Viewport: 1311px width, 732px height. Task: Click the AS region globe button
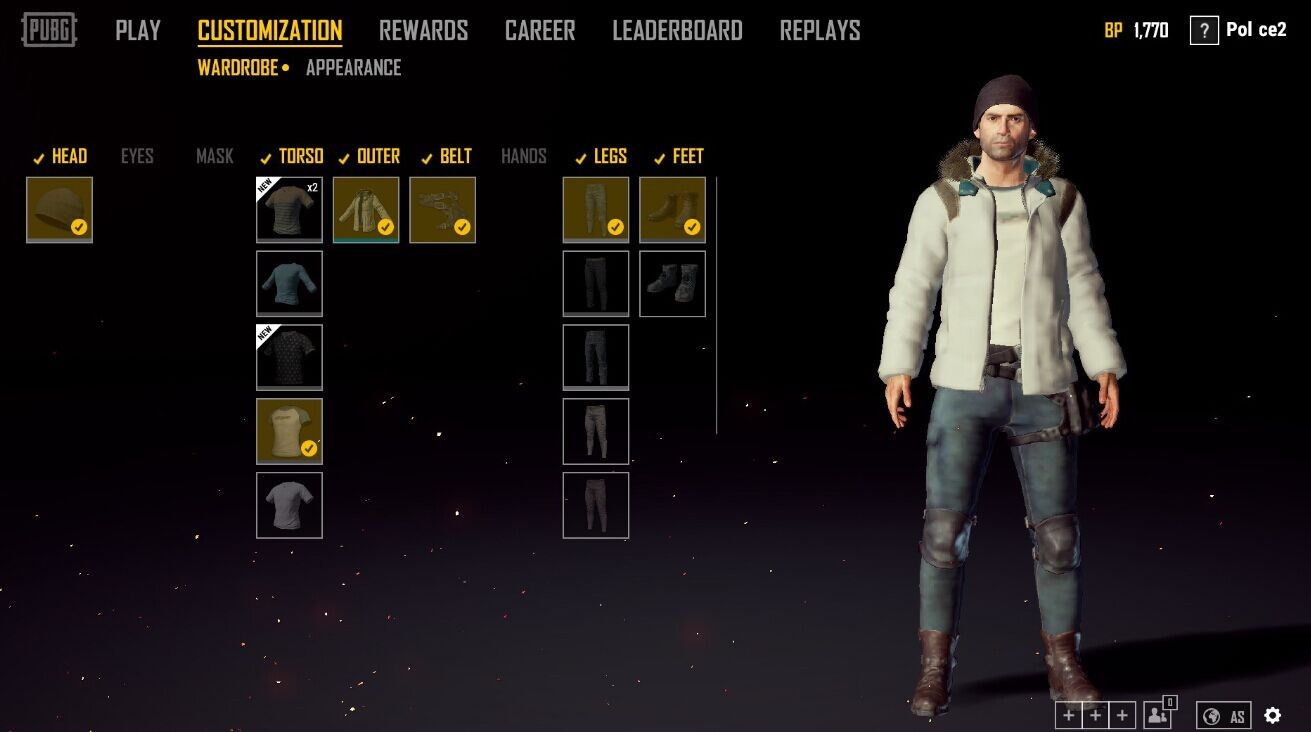coord(1224,715)
